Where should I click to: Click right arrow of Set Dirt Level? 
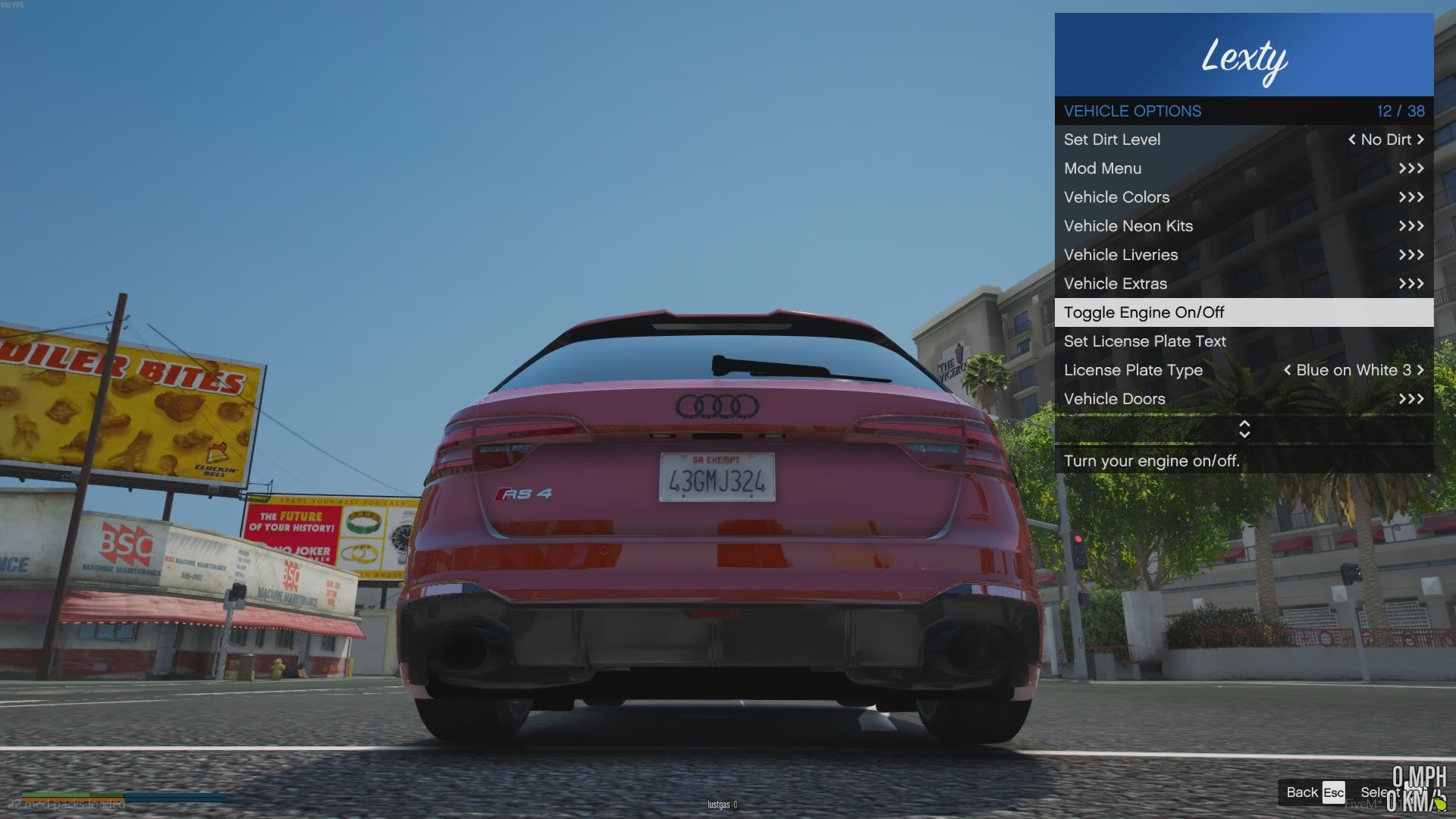point(1420,140)
